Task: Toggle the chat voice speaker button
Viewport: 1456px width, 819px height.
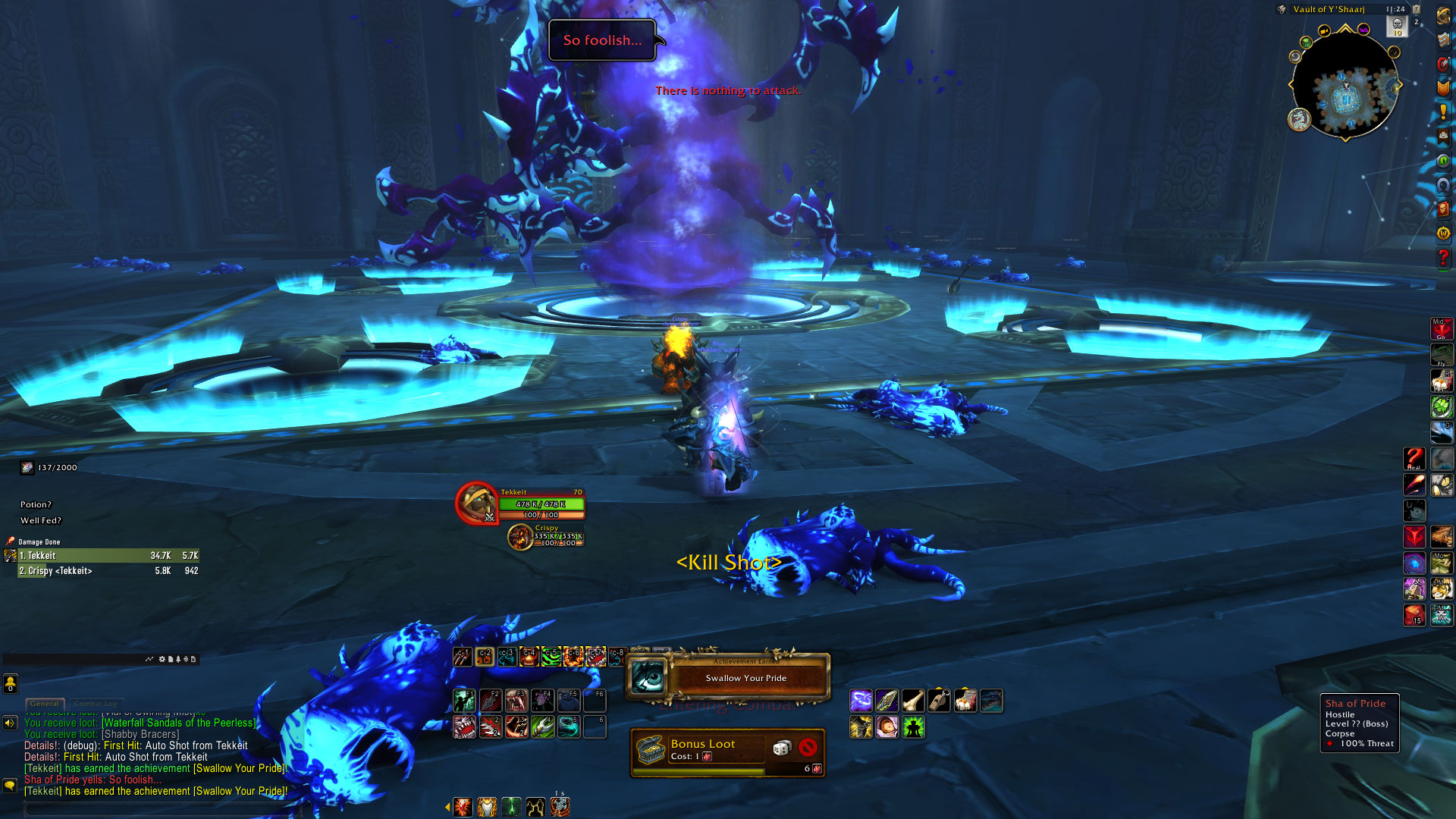Action: [10, 723]
